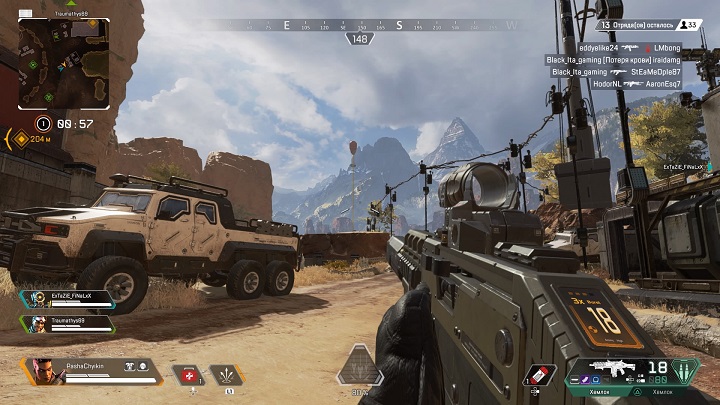Click the heavy ammo type icon
720x405 pixels.
click(x=684, y=370)
